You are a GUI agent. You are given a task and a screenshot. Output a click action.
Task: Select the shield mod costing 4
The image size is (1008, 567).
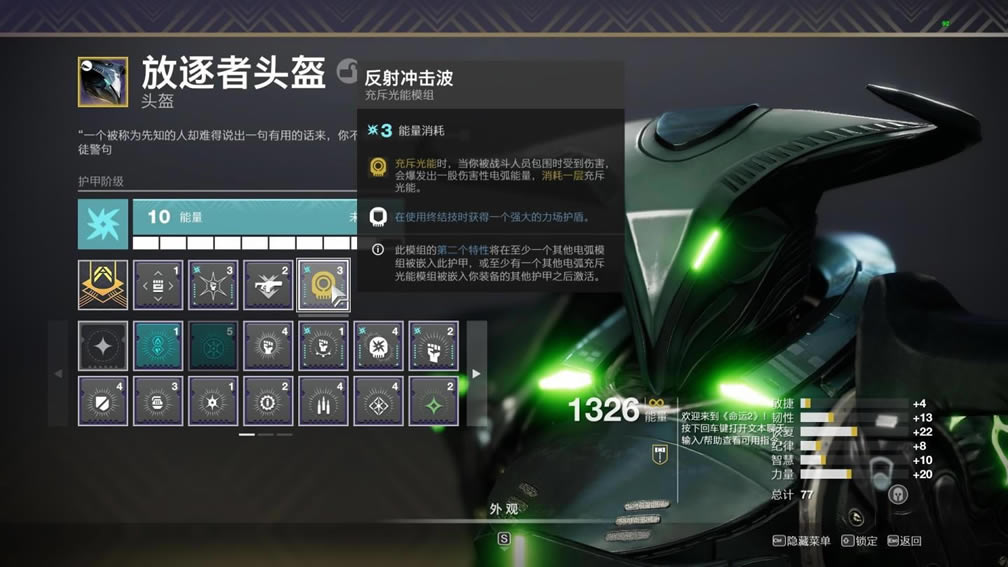click(103, 401)
